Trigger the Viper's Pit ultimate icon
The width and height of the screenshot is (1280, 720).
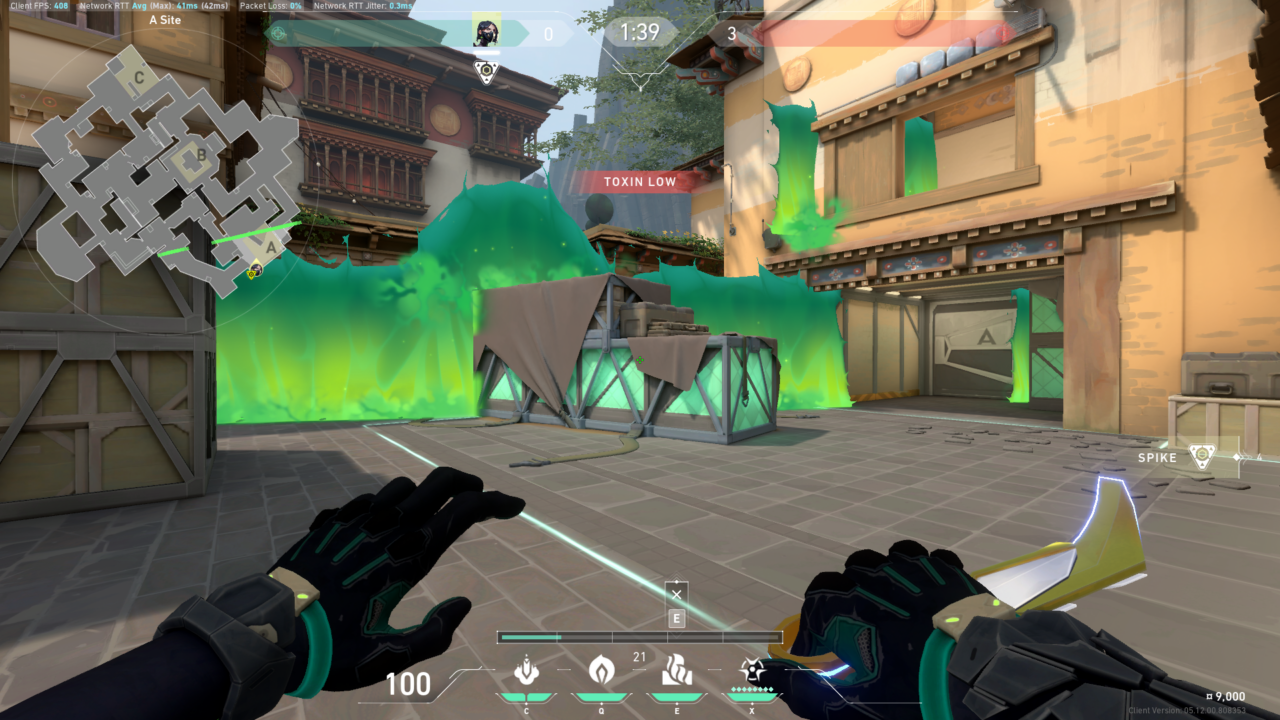[x=751, y=670]
